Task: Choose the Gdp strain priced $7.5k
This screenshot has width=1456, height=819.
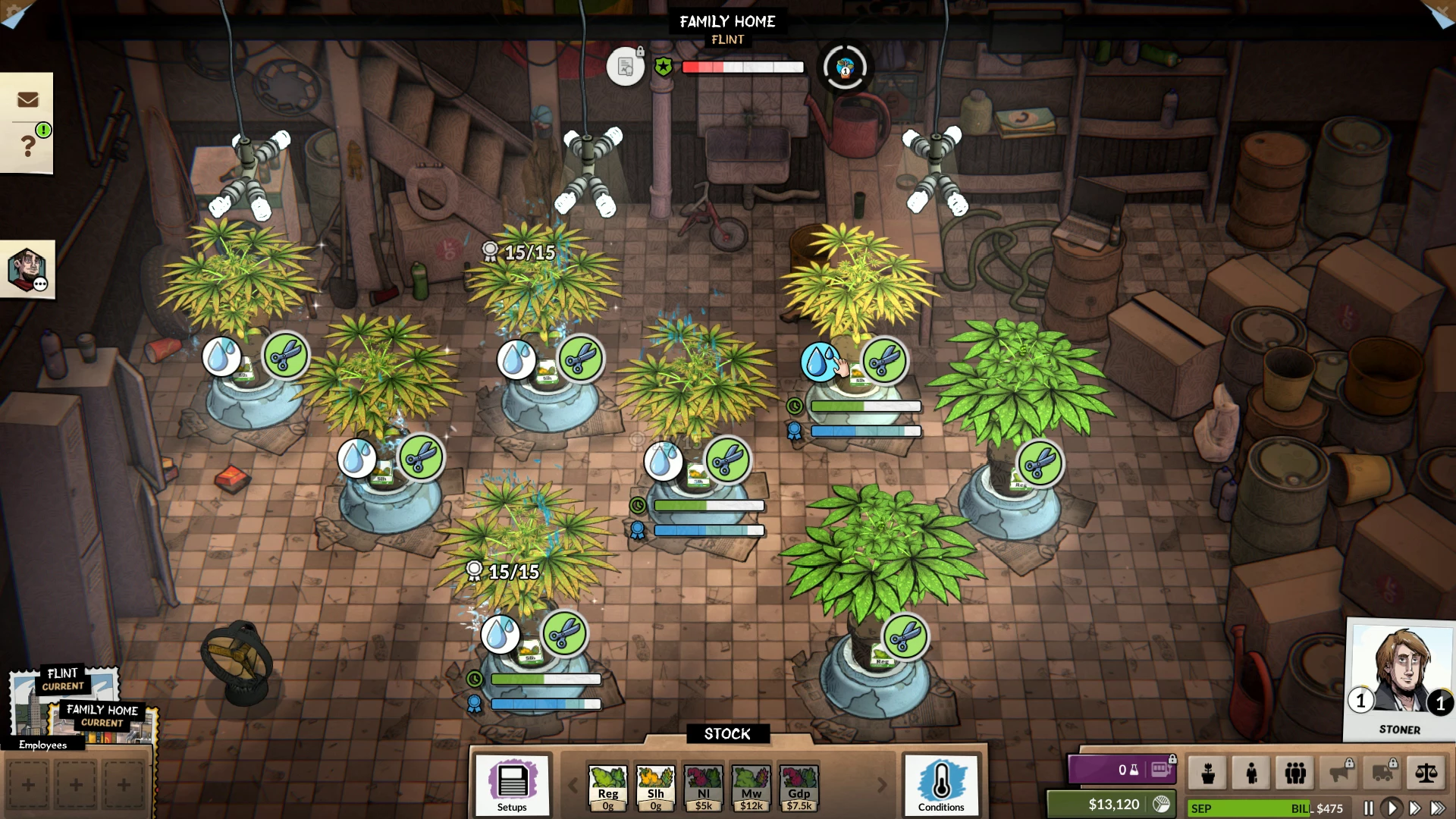Action: 799,788
